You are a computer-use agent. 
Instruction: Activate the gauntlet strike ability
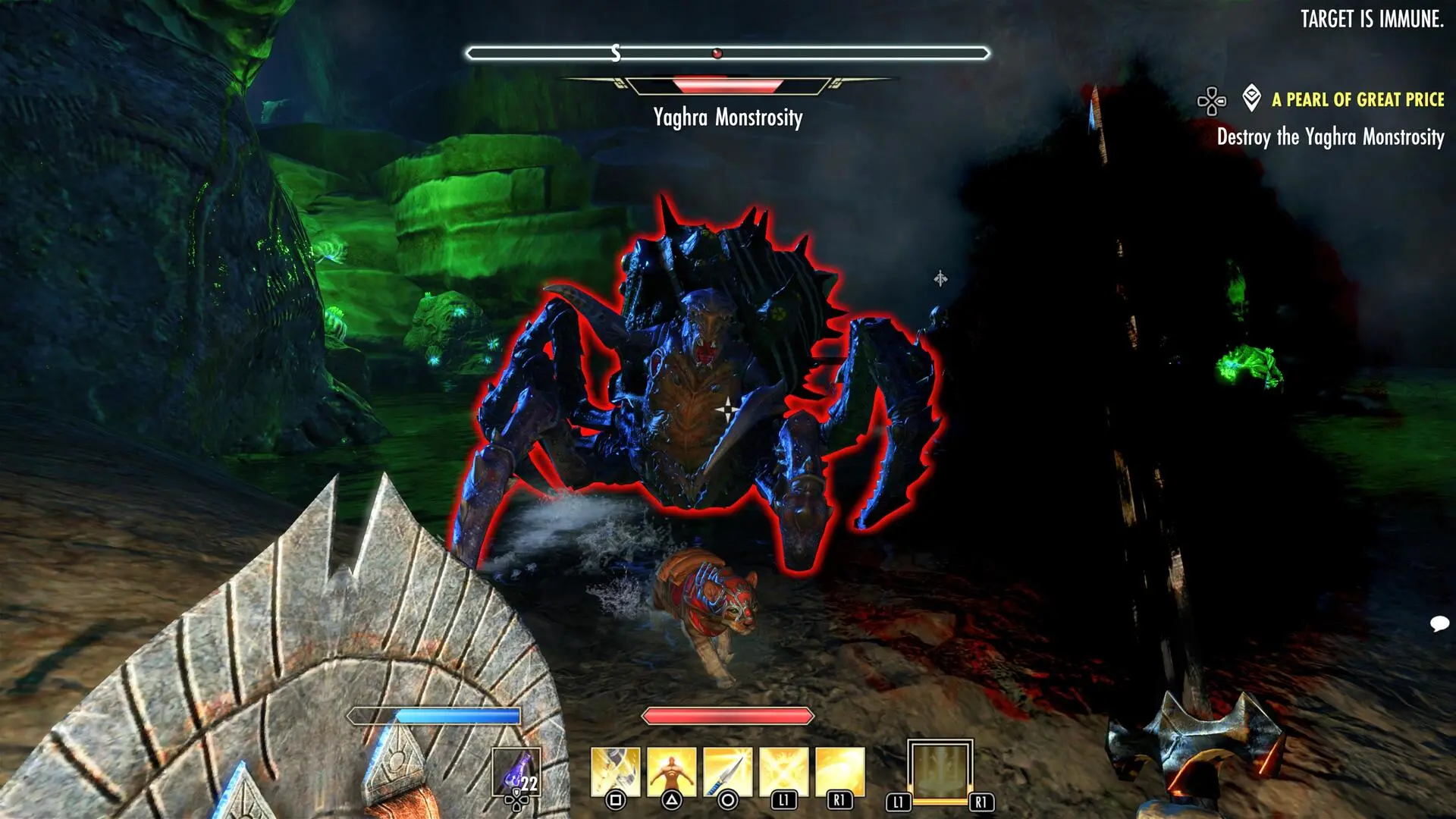(x=616, y=772)
